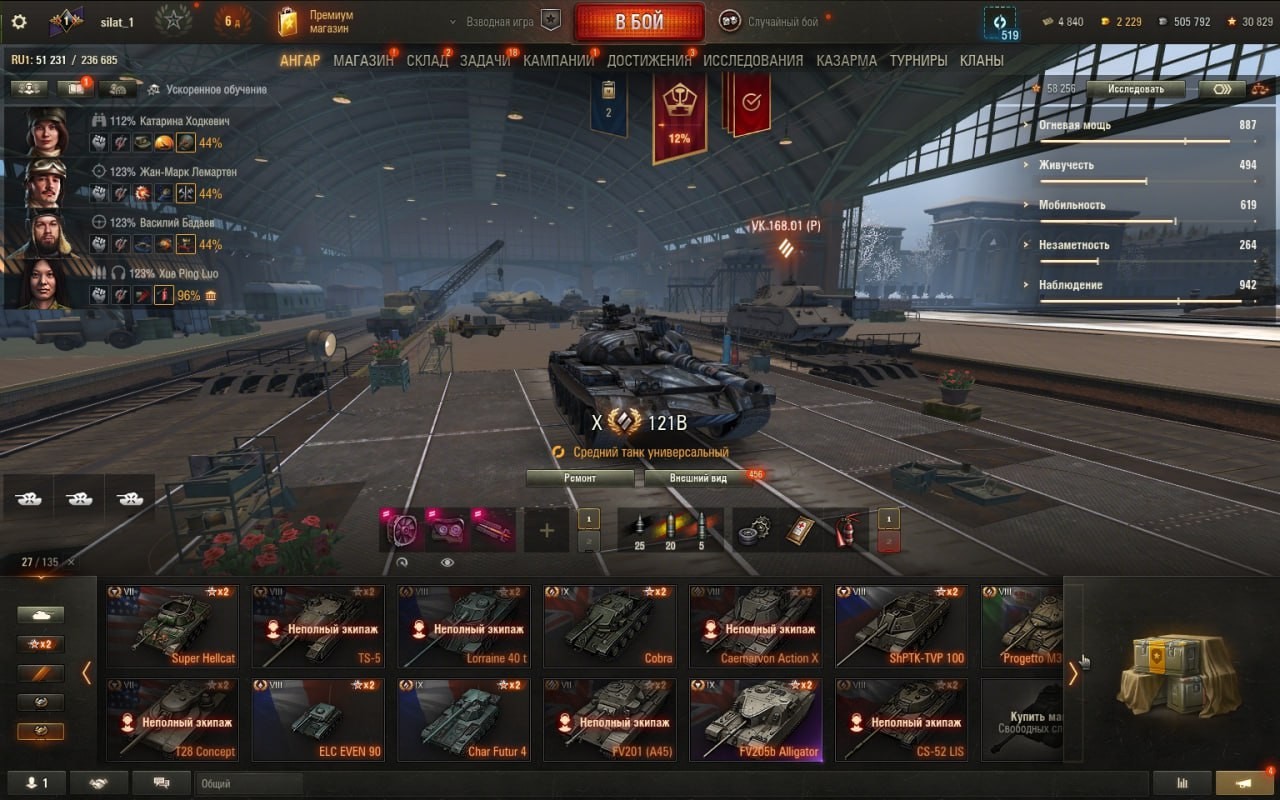Open the Премиум магазин shop
This screenshot has height=800, width=1280.
pos(317,22)
